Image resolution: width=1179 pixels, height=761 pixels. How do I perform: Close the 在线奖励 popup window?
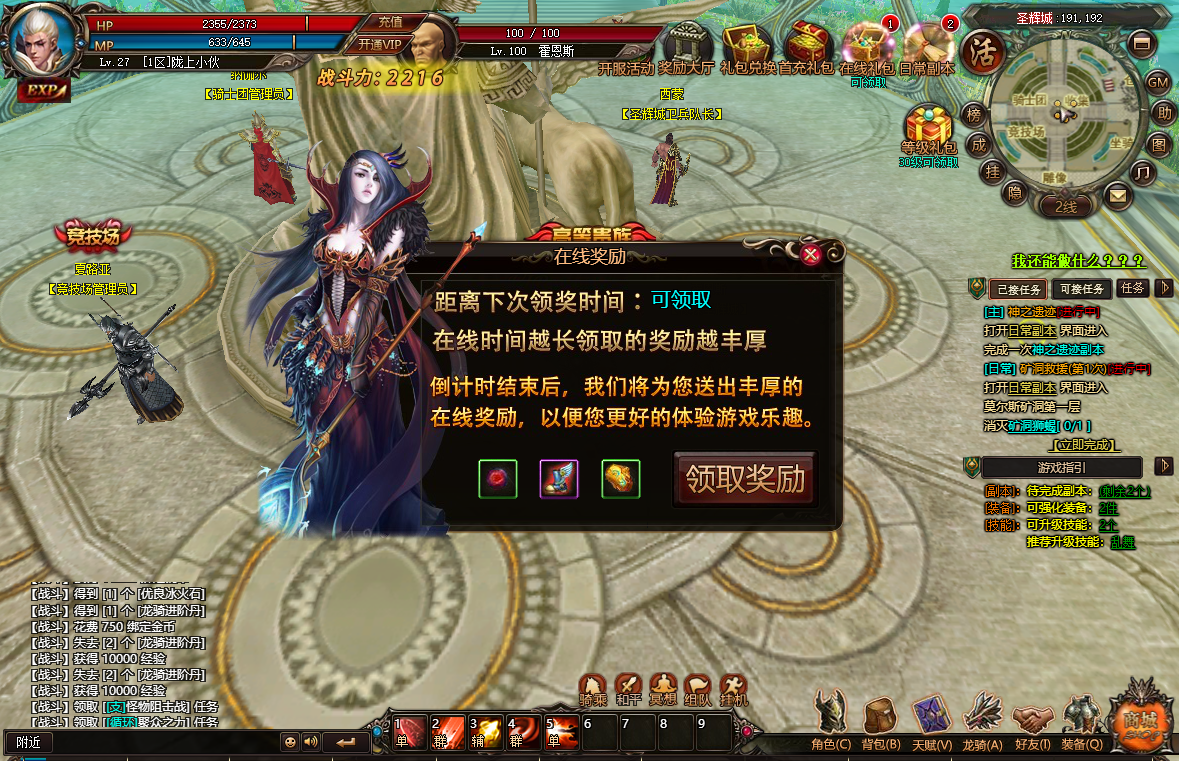[x=811, y=255]
